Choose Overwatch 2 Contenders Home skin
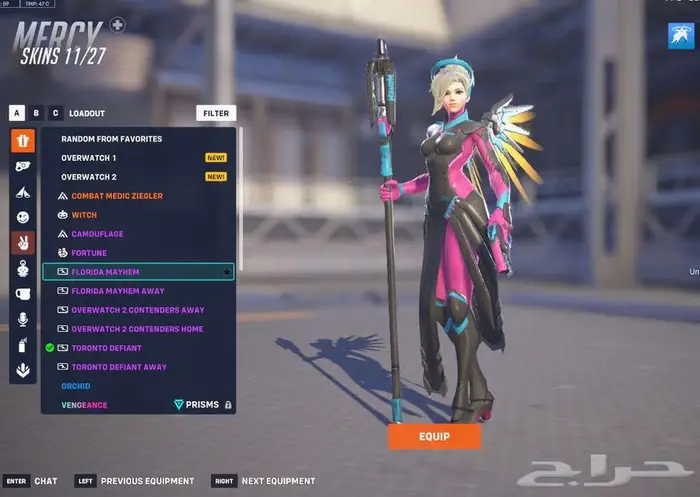This screenshot has width=700, height=497. (137, 329)
